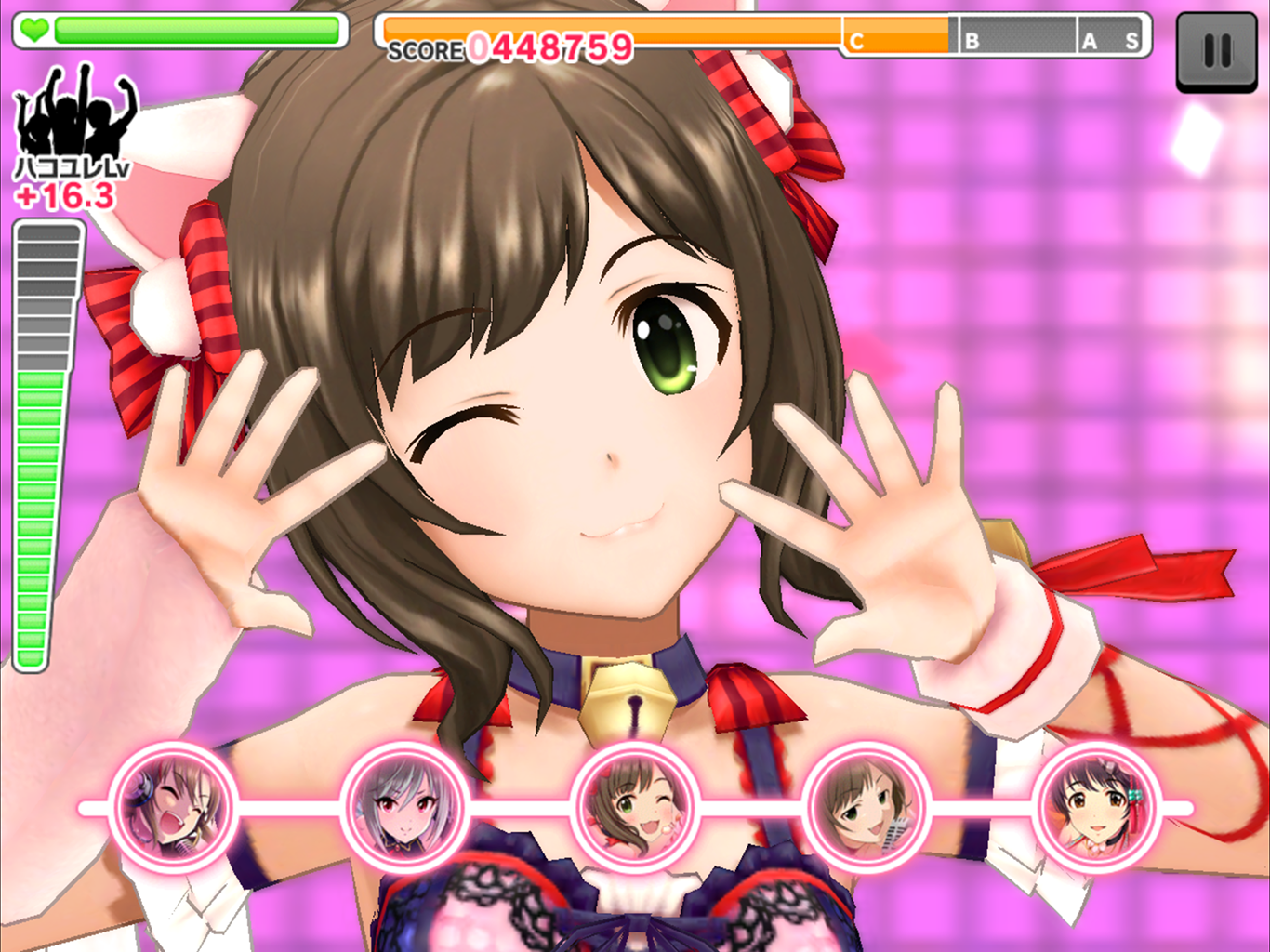Tap the silver-haired idol's note circle
Screen dimensions: 1270x952
coord(404,807)
